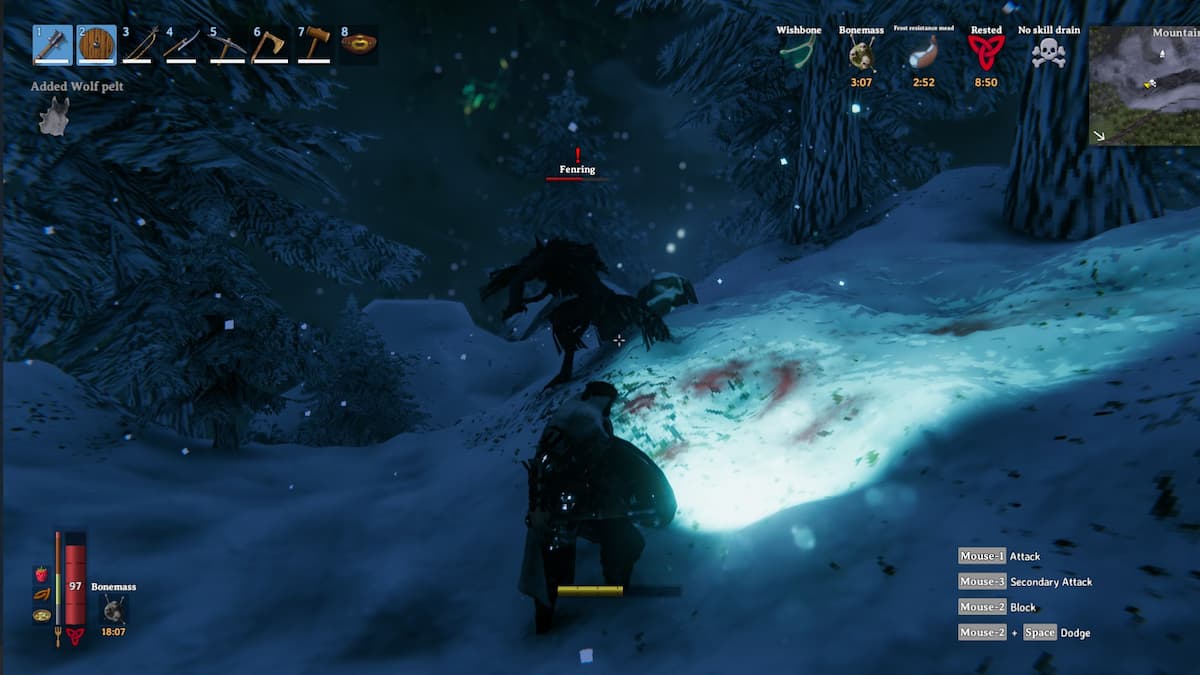Click the soup bowl food icon
This screenshot has width=1200, height=675.
click(42, 615)
